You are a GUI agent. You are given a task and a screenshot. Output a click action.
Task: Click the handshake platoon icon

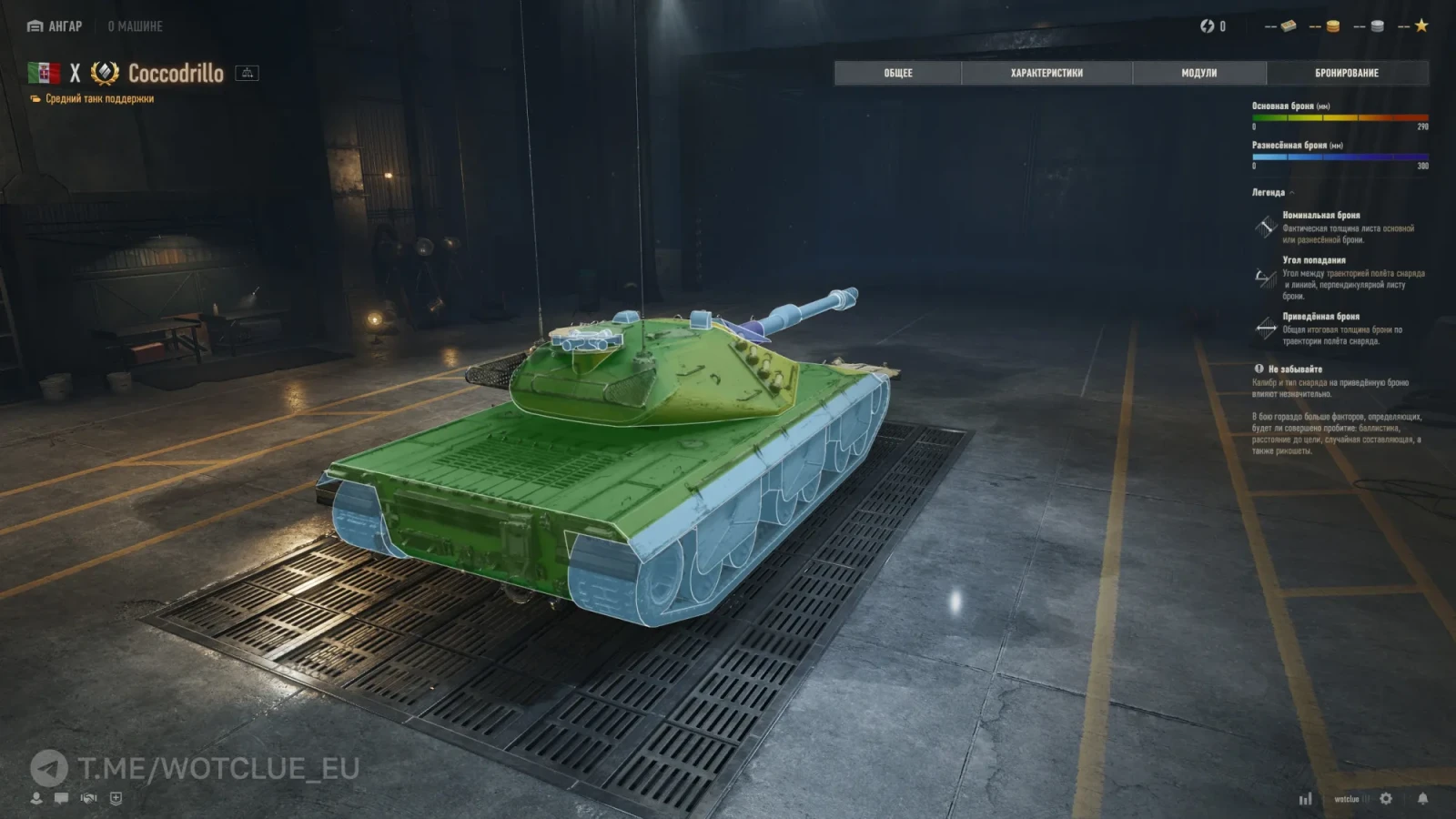pos(88,798)
